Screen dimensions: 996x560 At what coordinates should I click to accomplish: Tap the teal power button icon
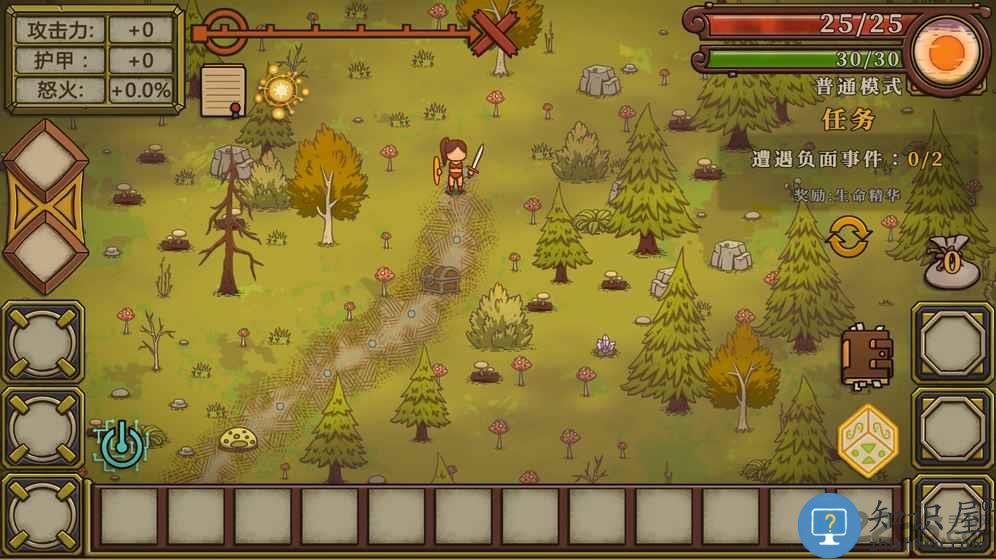coord(121,444)
